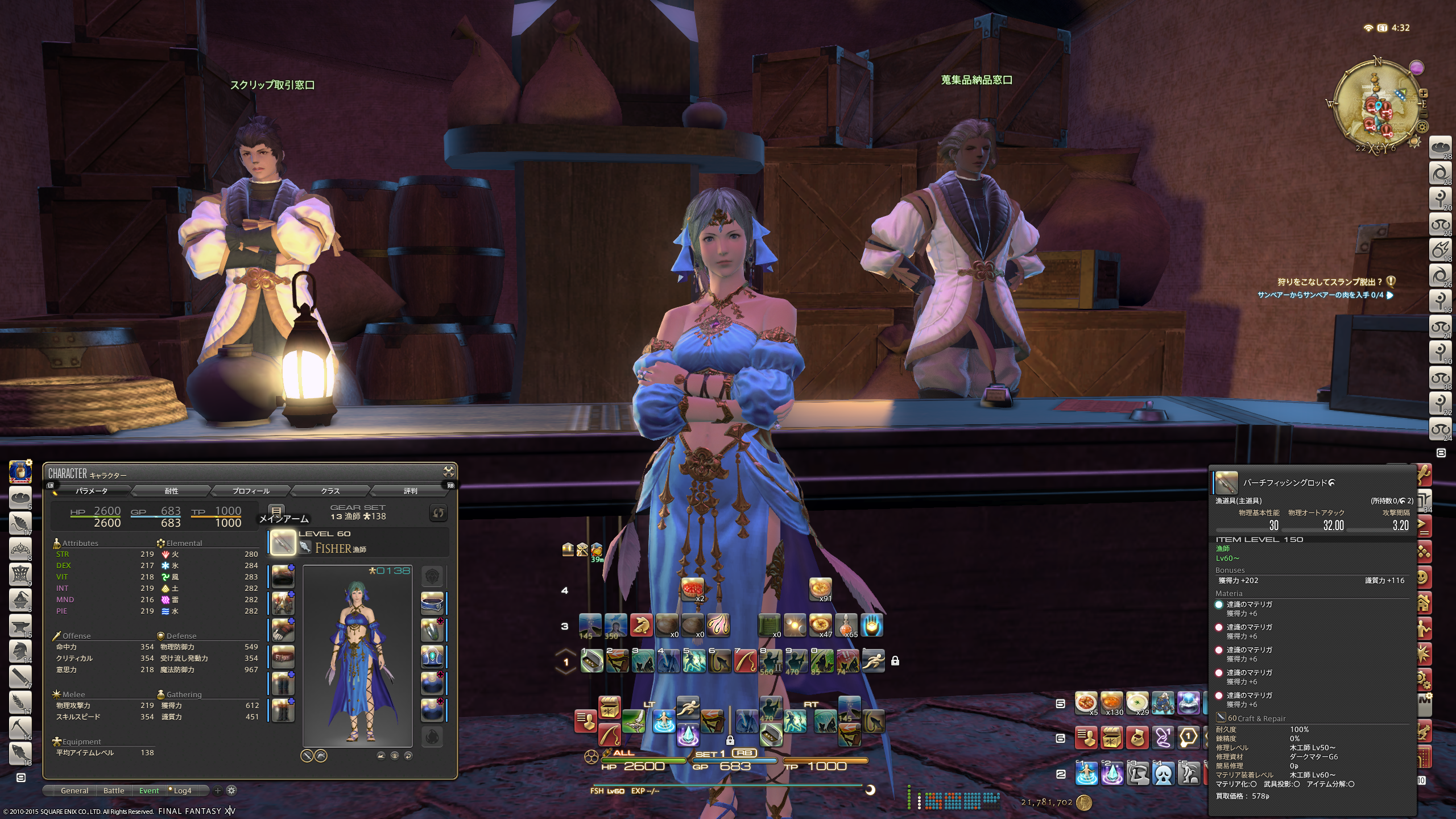This screenshot has height=819, width=1456.
Task: Select the equipped fishing rod main arm slot
Action: coord(283,542)
